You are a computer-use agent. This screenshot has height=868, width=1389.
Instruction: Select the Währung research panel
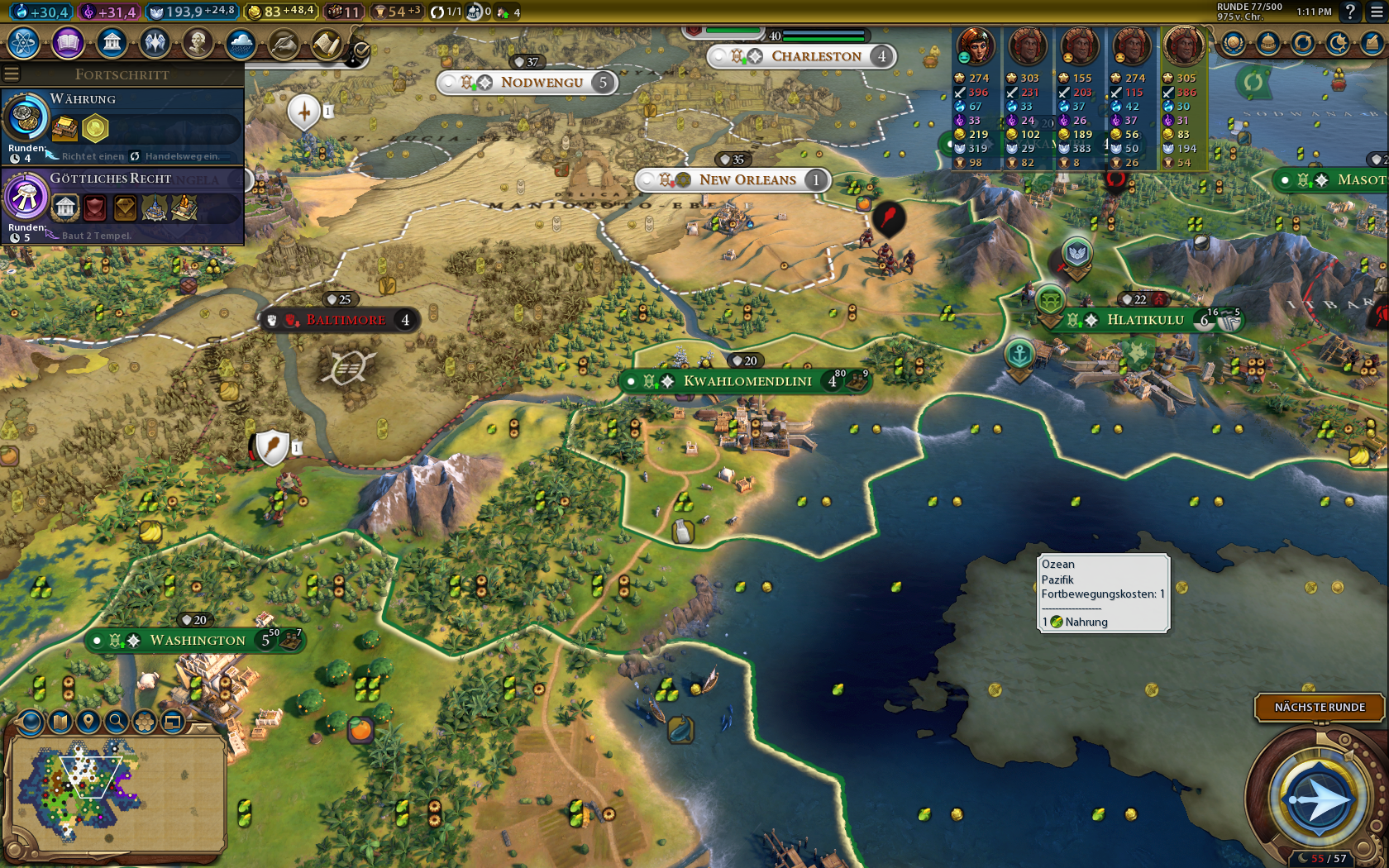[122, 126]
